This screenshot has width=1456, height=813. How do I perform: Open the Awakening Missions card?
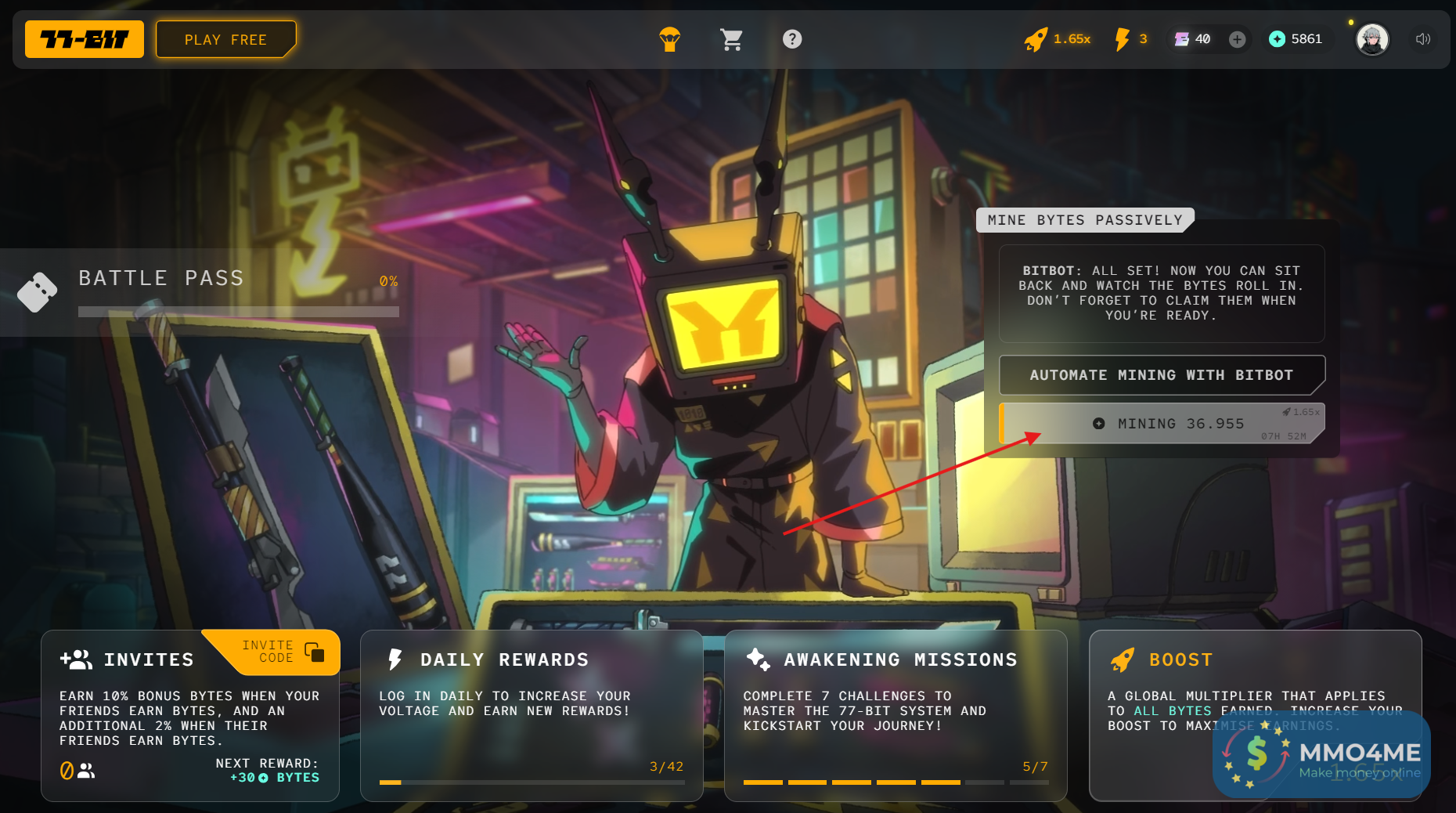point(896,715)
